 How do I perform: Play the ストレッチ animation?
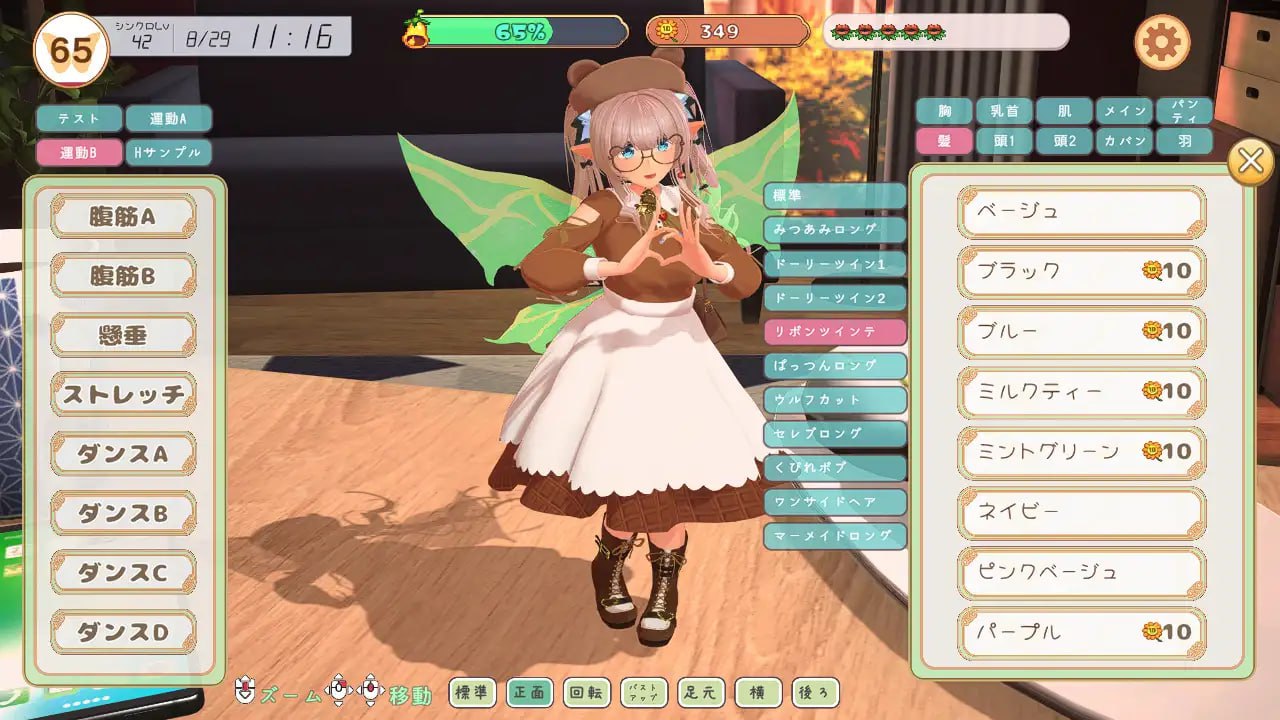[122, 394]
